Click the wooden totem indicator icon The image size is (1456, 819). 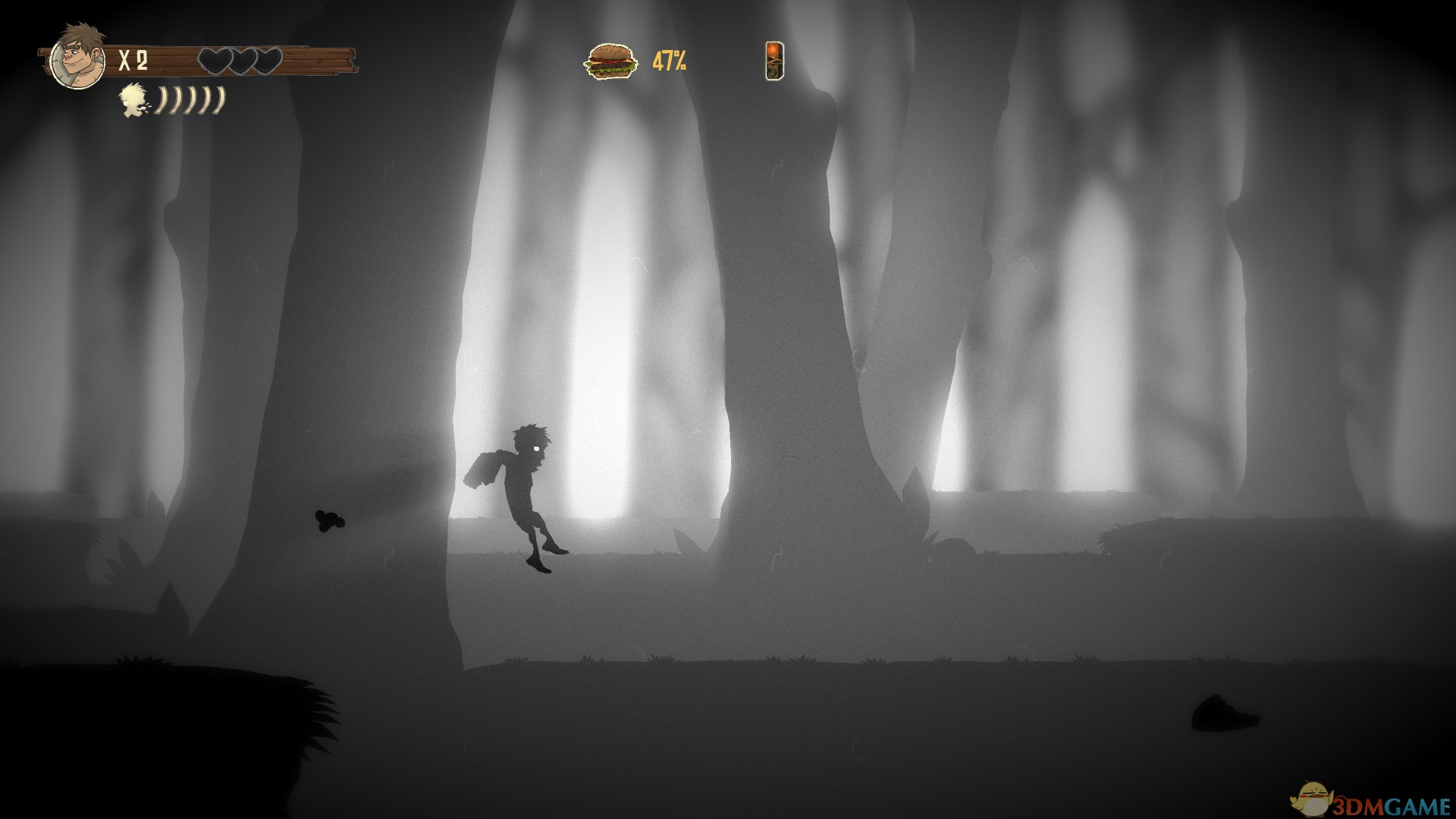tap(773, 61)
